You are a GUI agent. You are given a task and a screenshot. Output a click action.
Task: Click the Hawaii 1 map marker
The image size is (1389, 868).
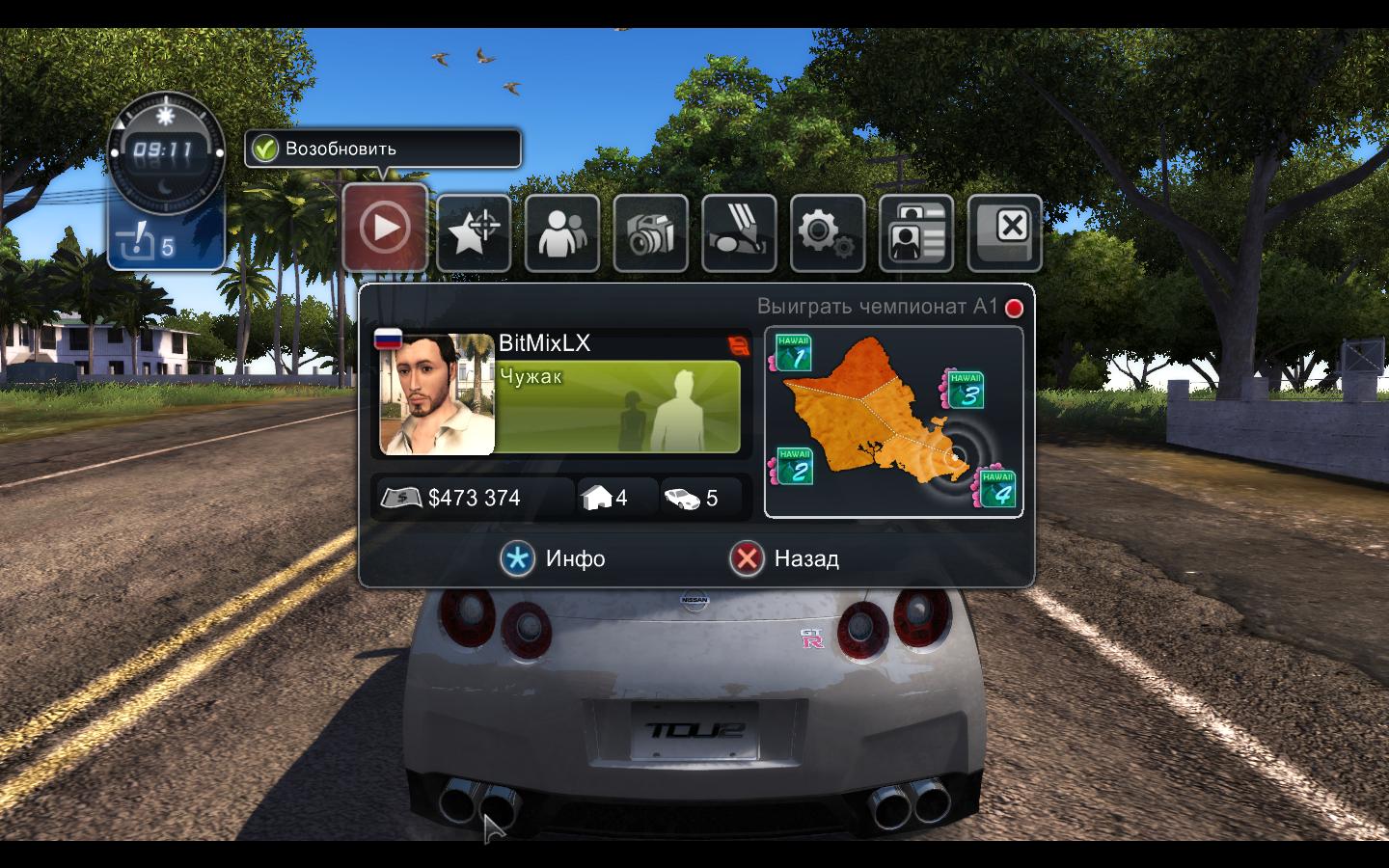tap(792, 355)
